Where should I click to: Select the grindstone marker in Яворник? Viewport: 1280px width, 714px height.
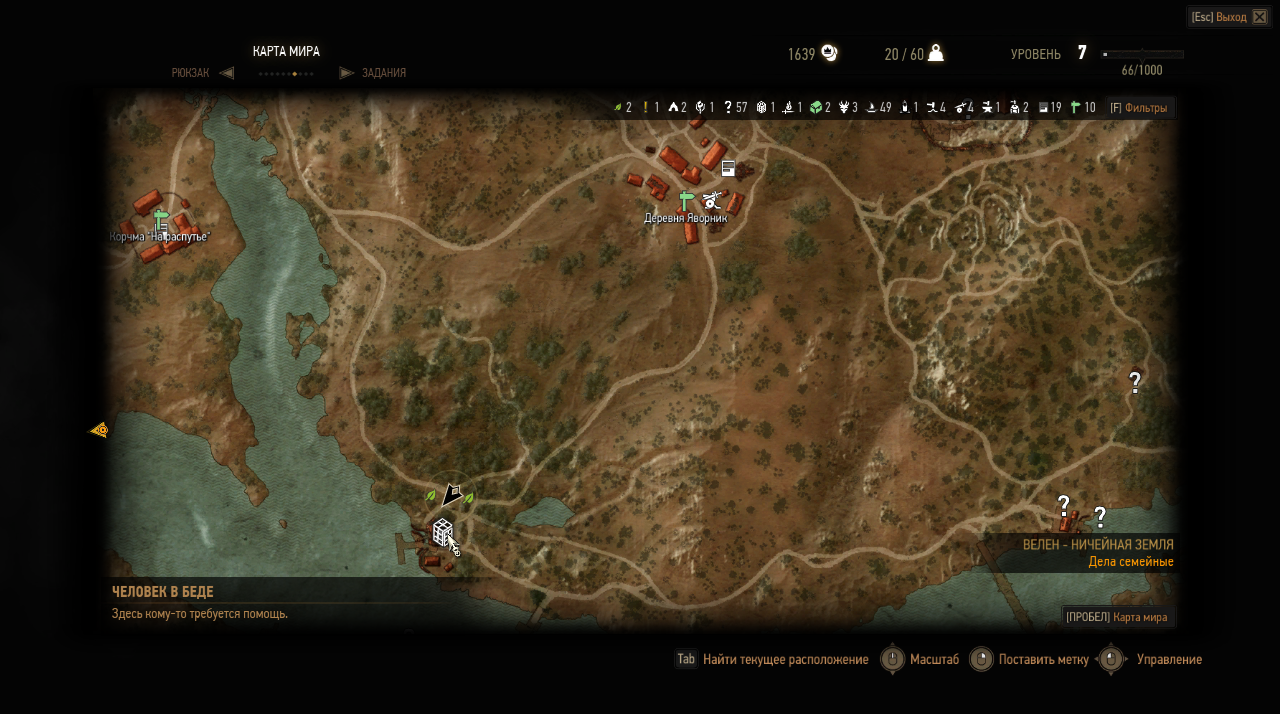[x=712, y=199]
